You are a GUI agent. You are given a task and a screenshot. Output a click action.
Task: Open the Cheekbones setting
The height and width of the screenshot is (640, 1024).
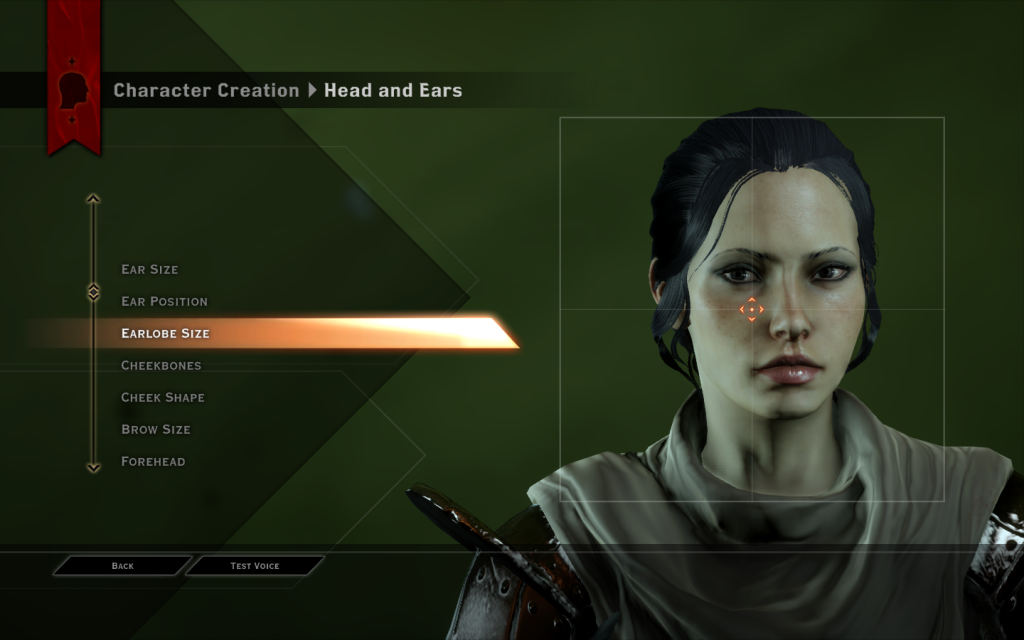pos(161,366)
